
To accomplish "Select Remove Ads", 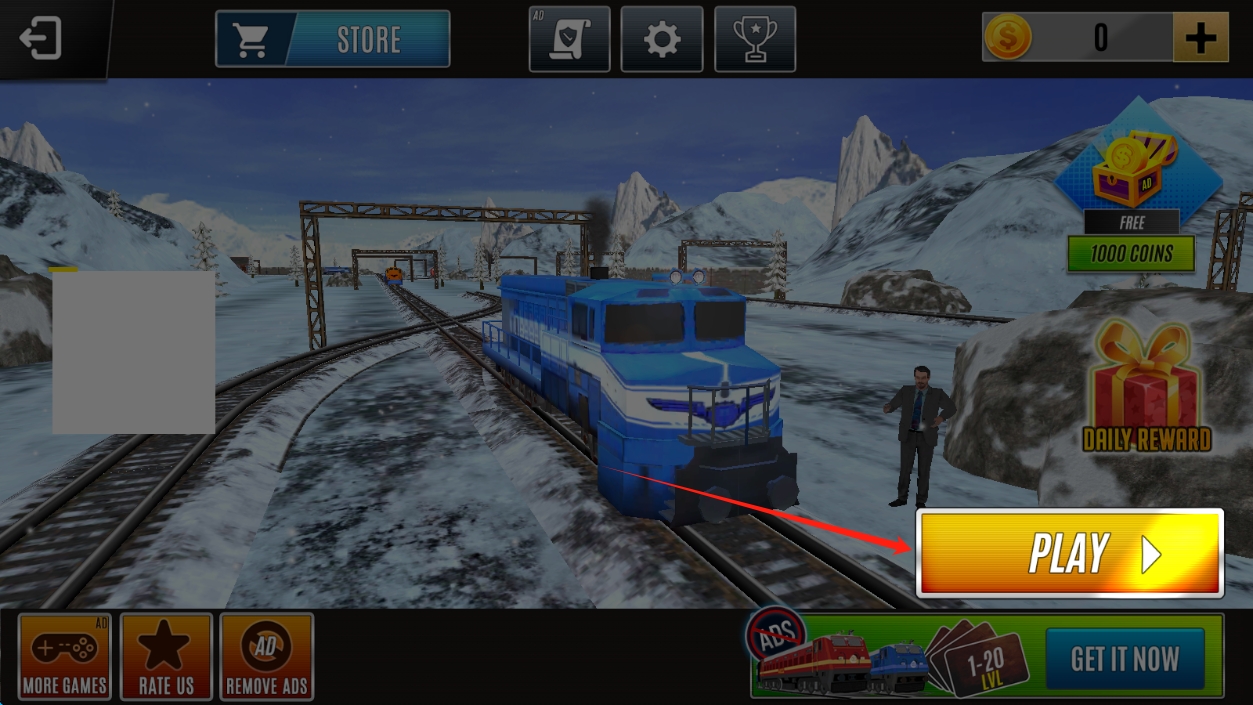I will (266, 656).
